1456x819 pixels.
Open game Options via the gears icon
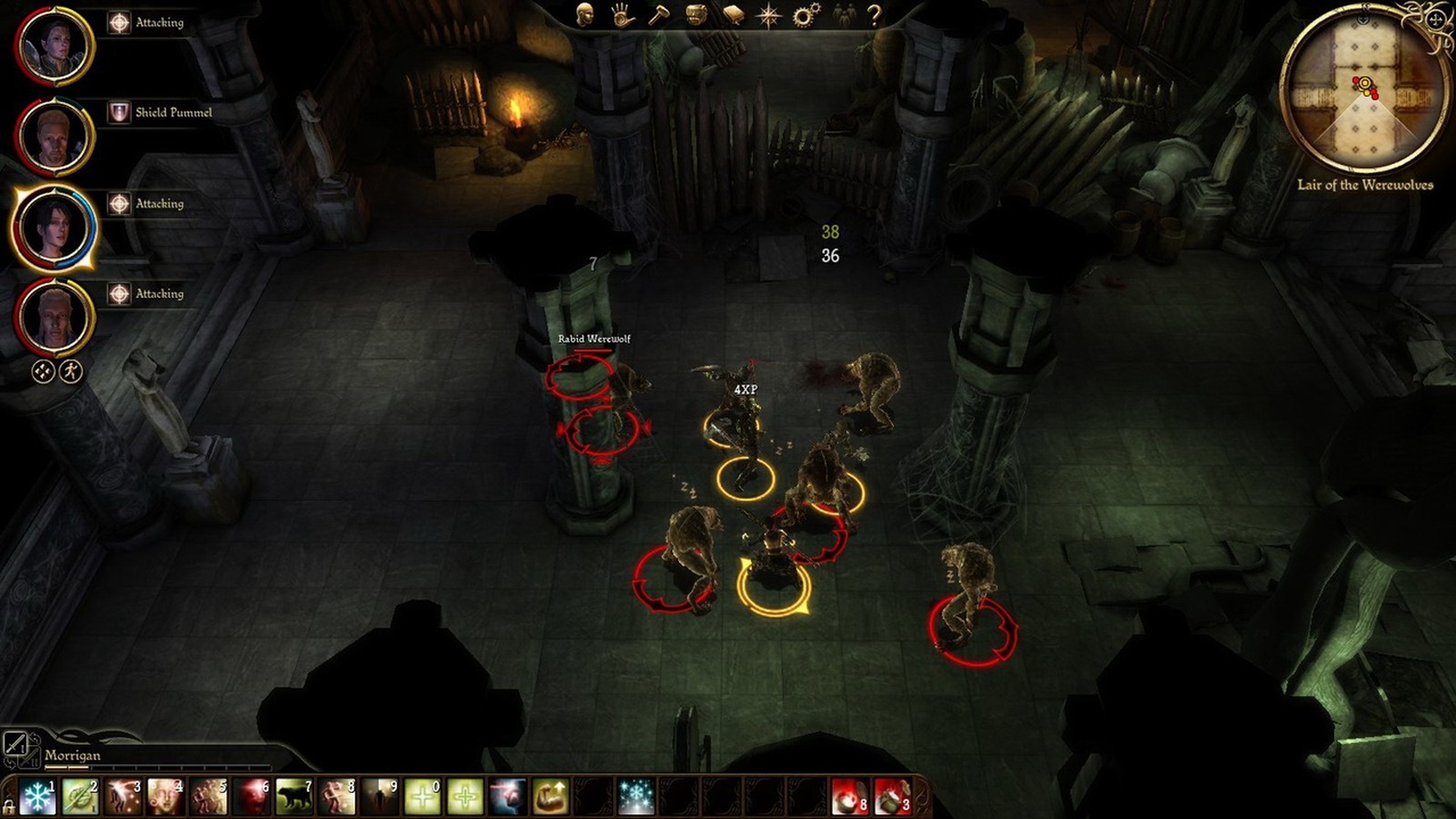point(803,15)
